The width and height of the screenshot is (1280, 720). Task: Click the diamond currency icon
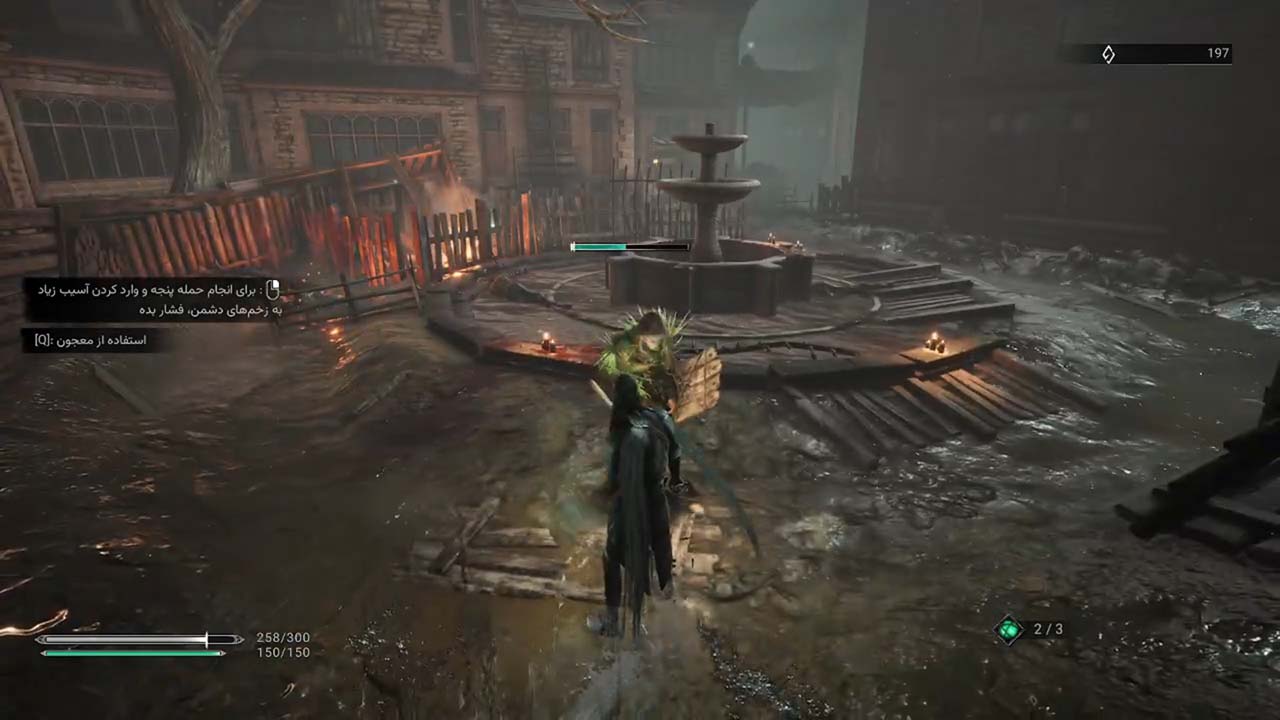pos(1108,54)
